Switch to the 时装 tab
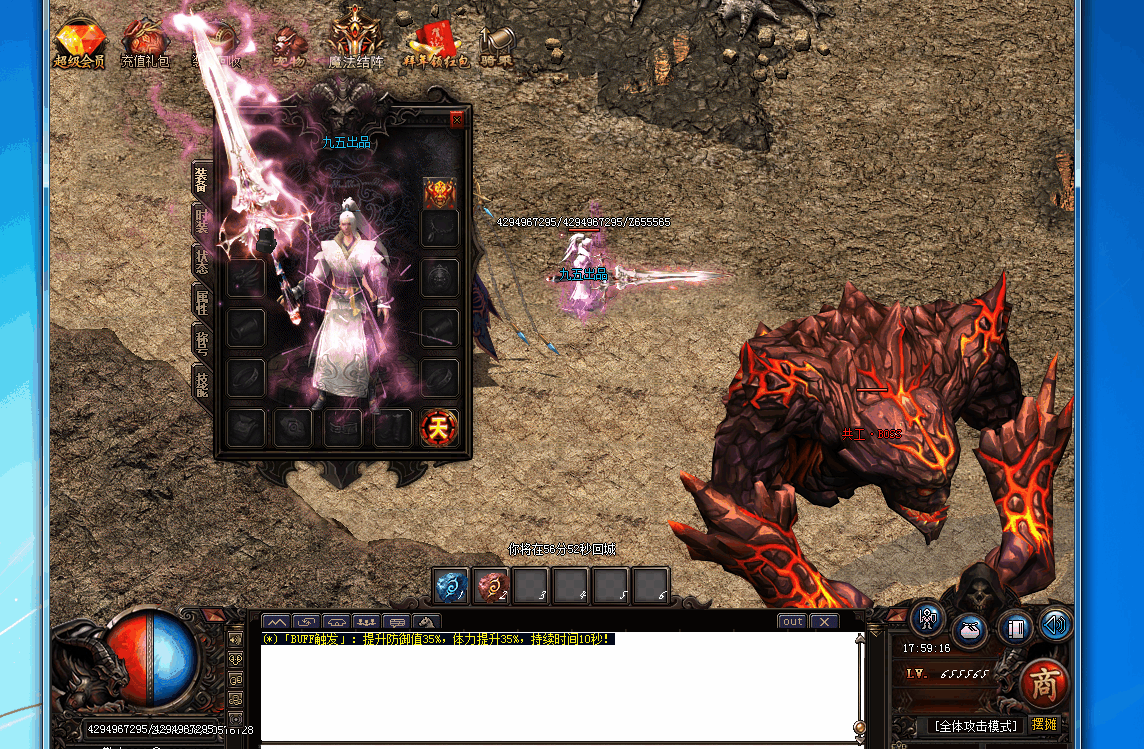 201,221
